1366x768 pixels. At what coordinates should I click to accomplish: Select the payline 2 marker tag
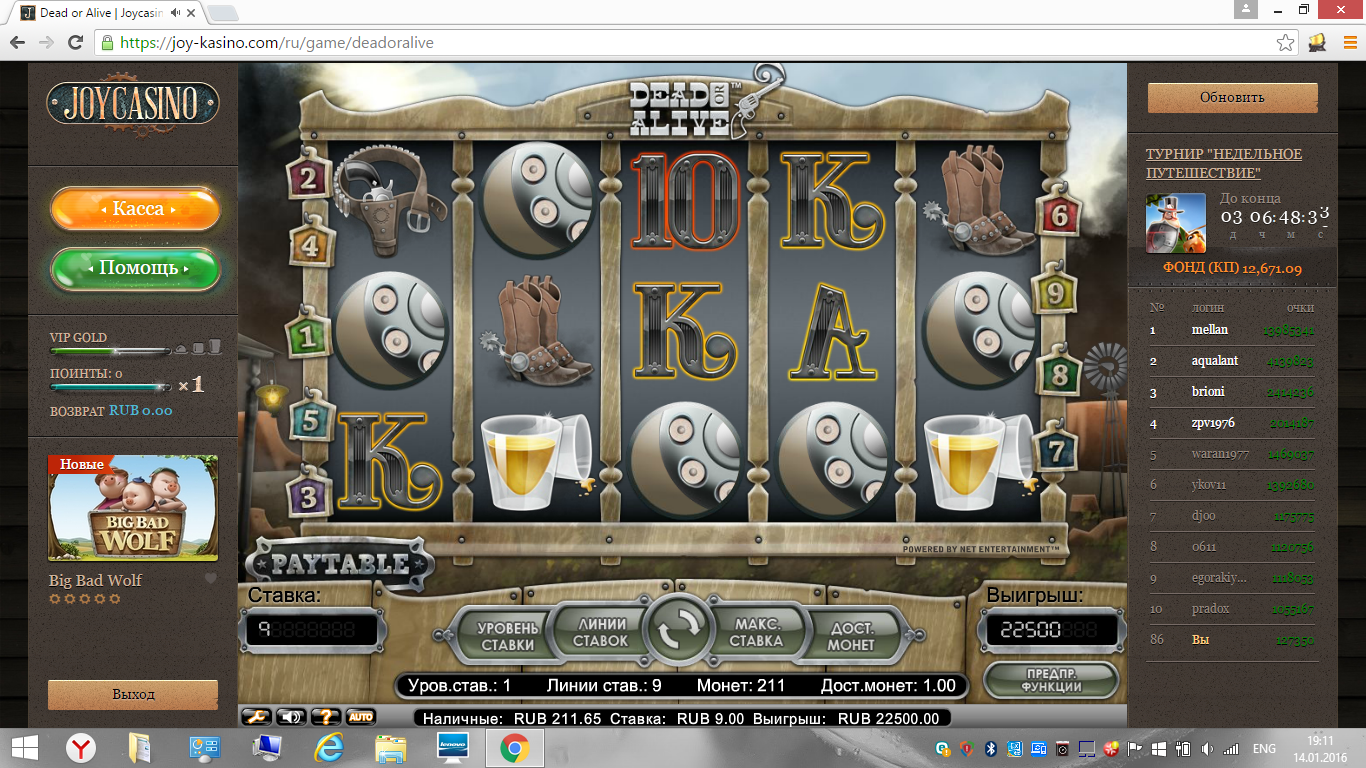[308, 179]
